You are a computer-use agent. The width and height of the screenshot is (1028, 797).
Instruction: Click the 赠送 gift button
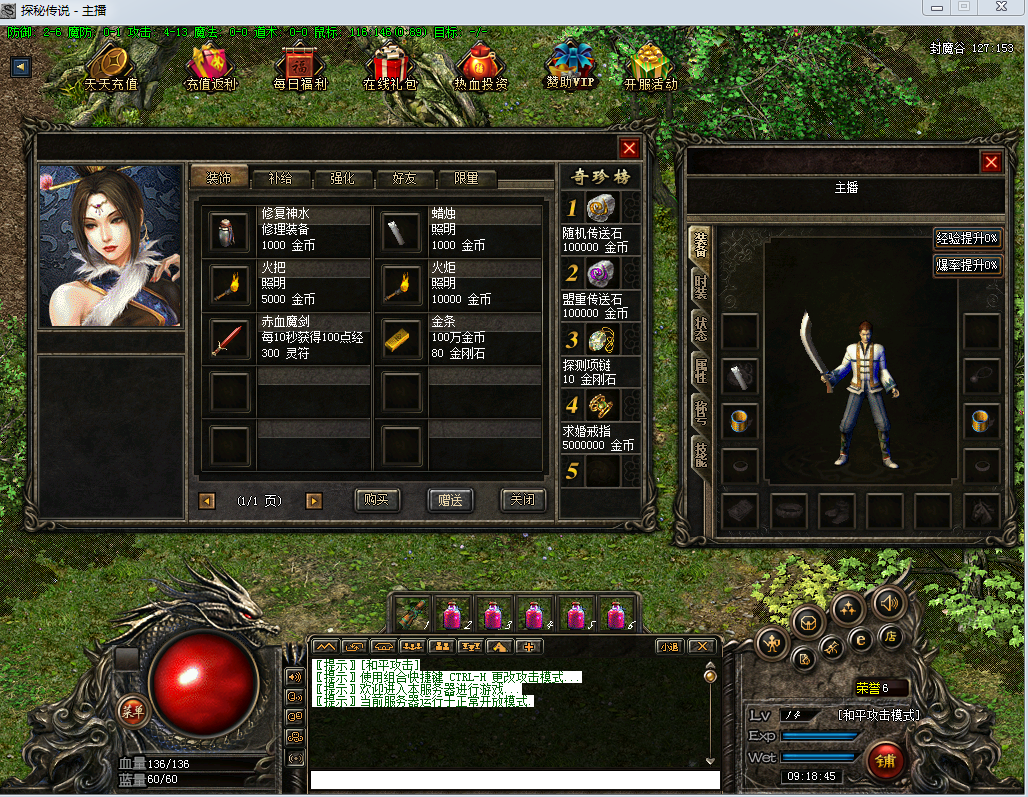pyautogui.click(x=450, y=500)
